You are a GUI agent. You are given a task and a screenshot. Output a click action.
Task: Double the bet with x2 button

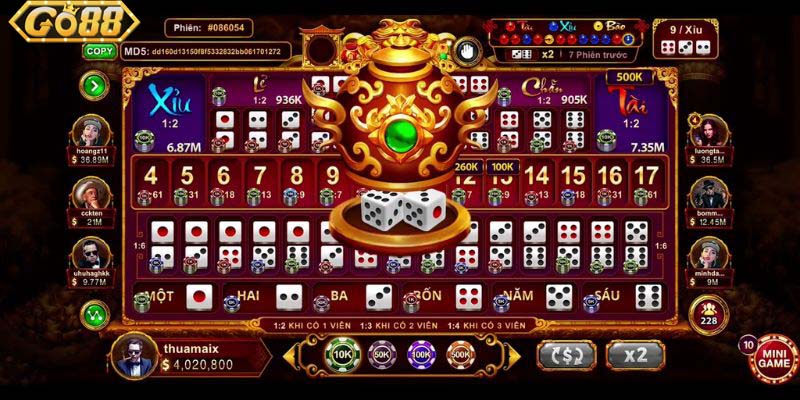pyautogui.click(x=636, y=355)
